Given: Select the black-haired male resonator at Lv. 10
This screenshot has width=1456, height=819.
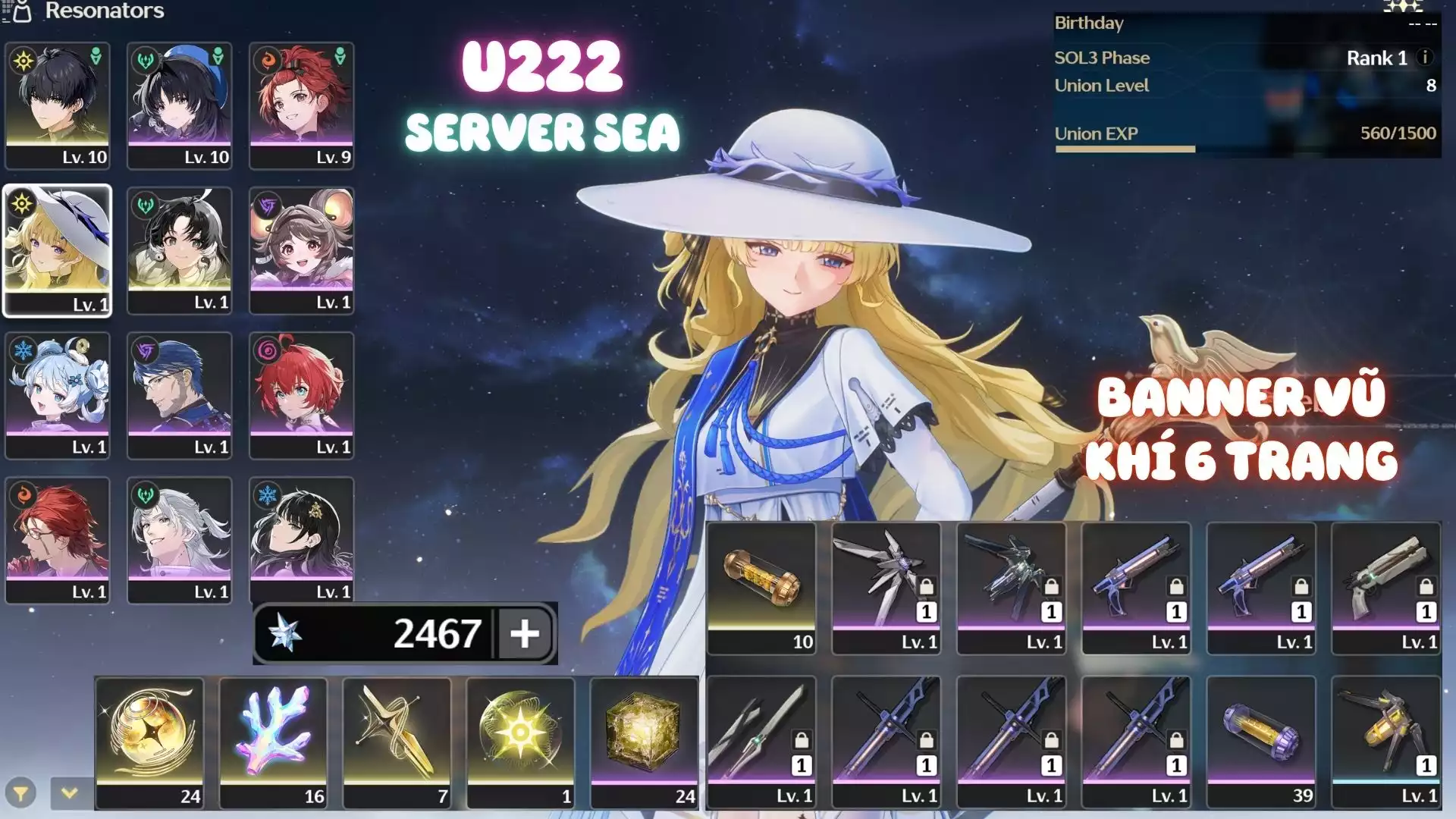Looking at the screenshot, I should click(x=58, y=105).
